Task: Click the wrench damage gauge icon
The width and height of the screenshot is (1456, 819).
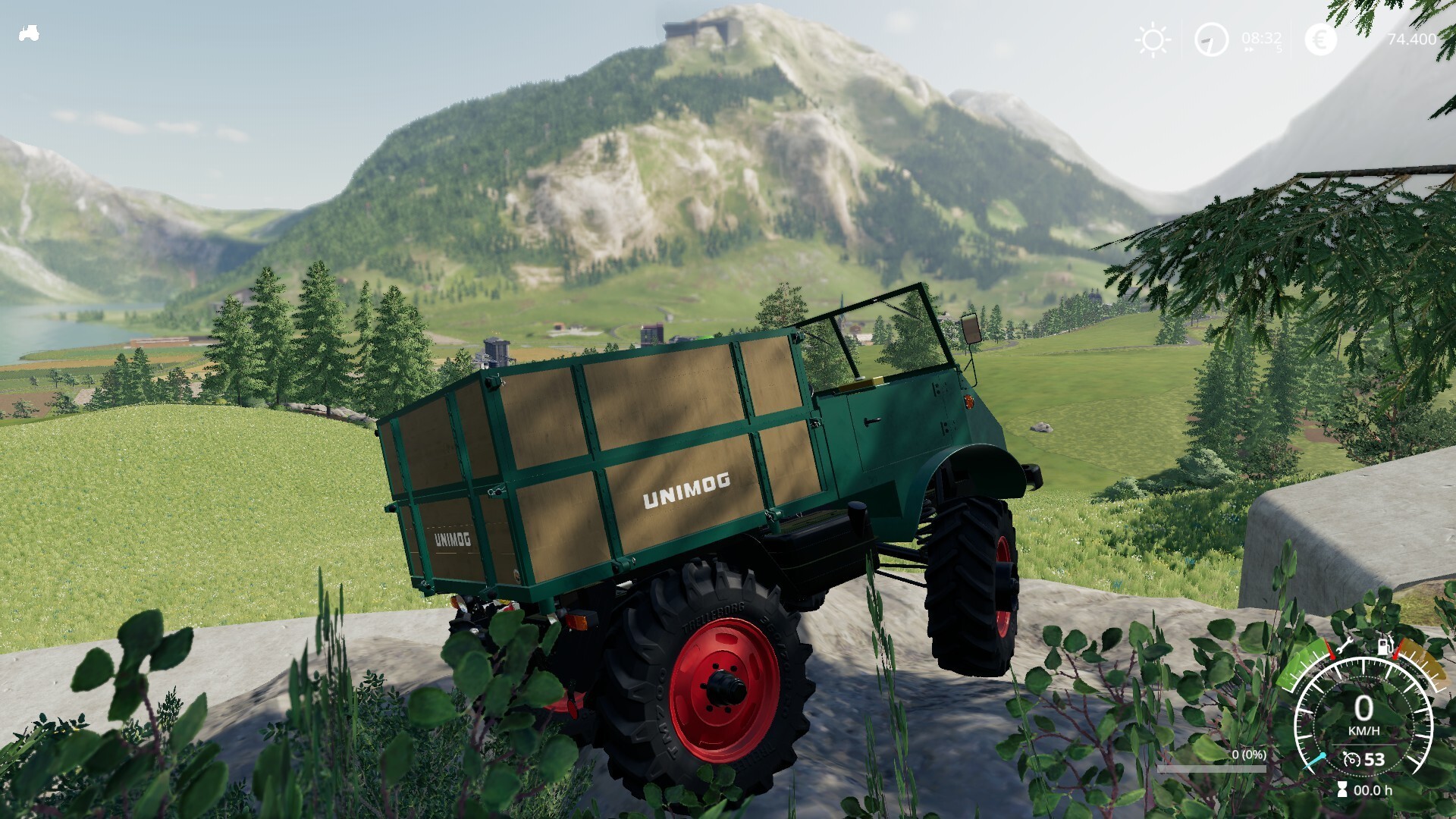Action: [1345, 647]
